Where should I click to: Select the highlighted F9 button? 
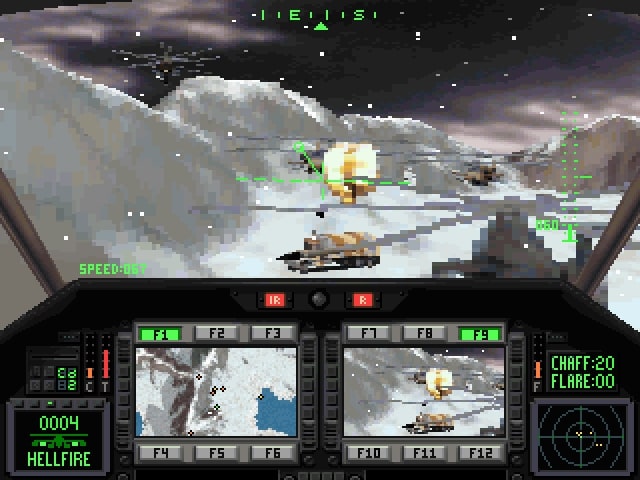pyautogui.click(x=477, y=333)
